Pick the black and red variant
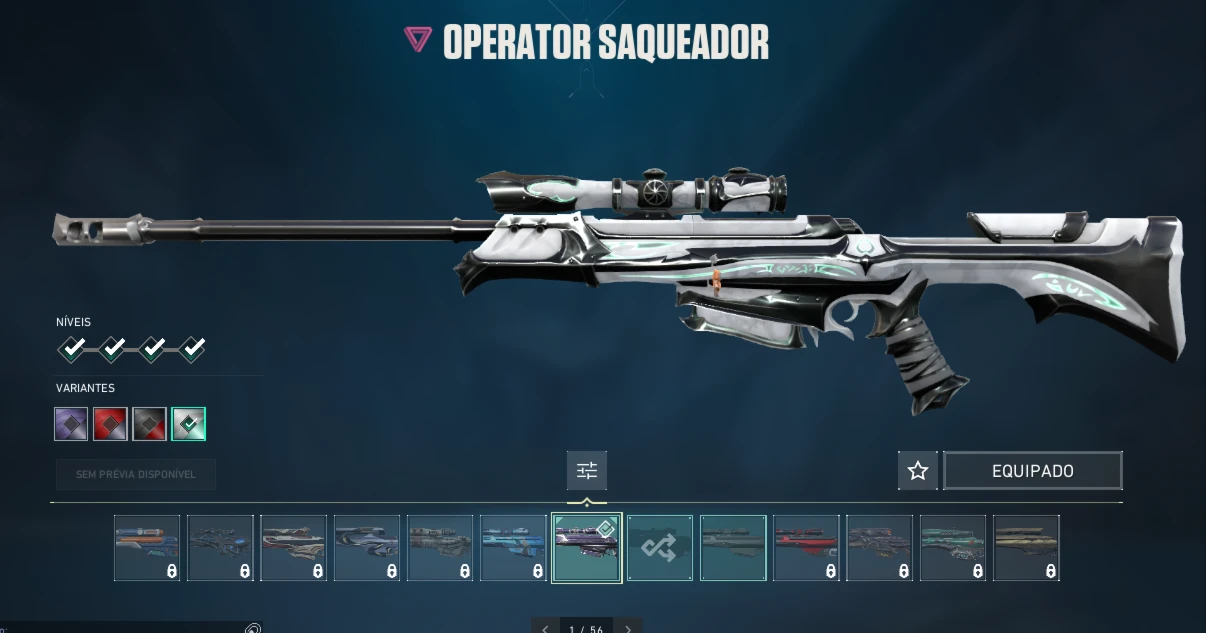 tap(149, 424)
